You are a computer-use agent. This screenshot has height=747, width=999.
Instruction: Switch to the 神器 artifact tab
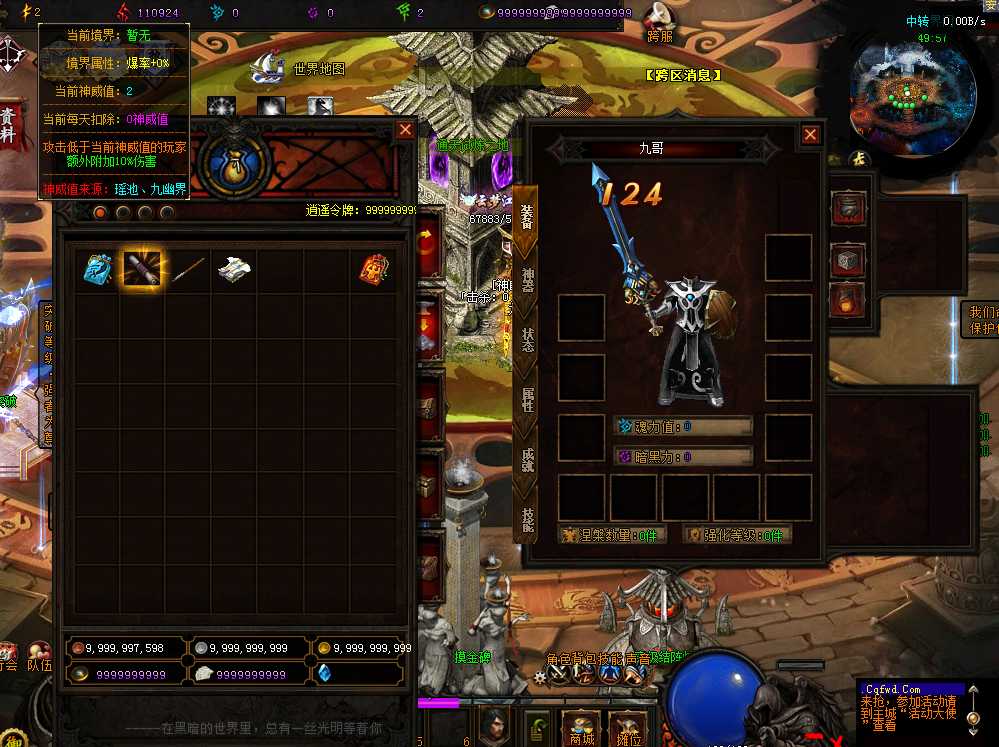click(x=526, y=280)
